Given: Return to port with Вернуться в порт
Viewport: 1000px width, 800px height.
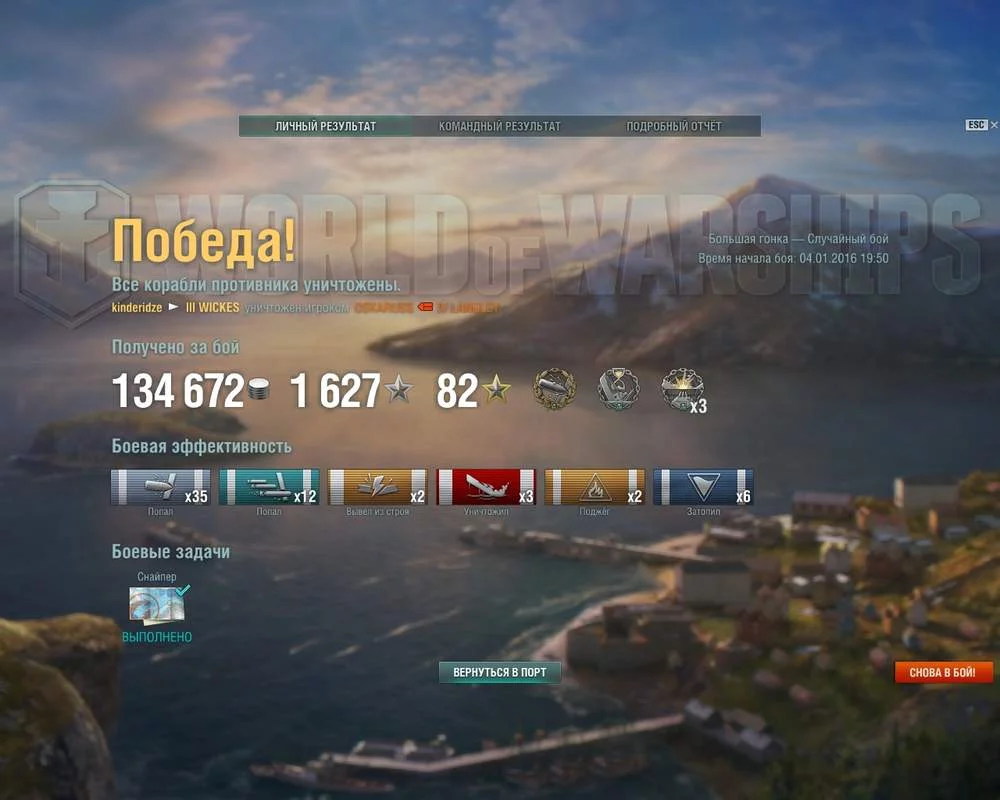Looking at the screenshot, I should click(x=500, y=672).
